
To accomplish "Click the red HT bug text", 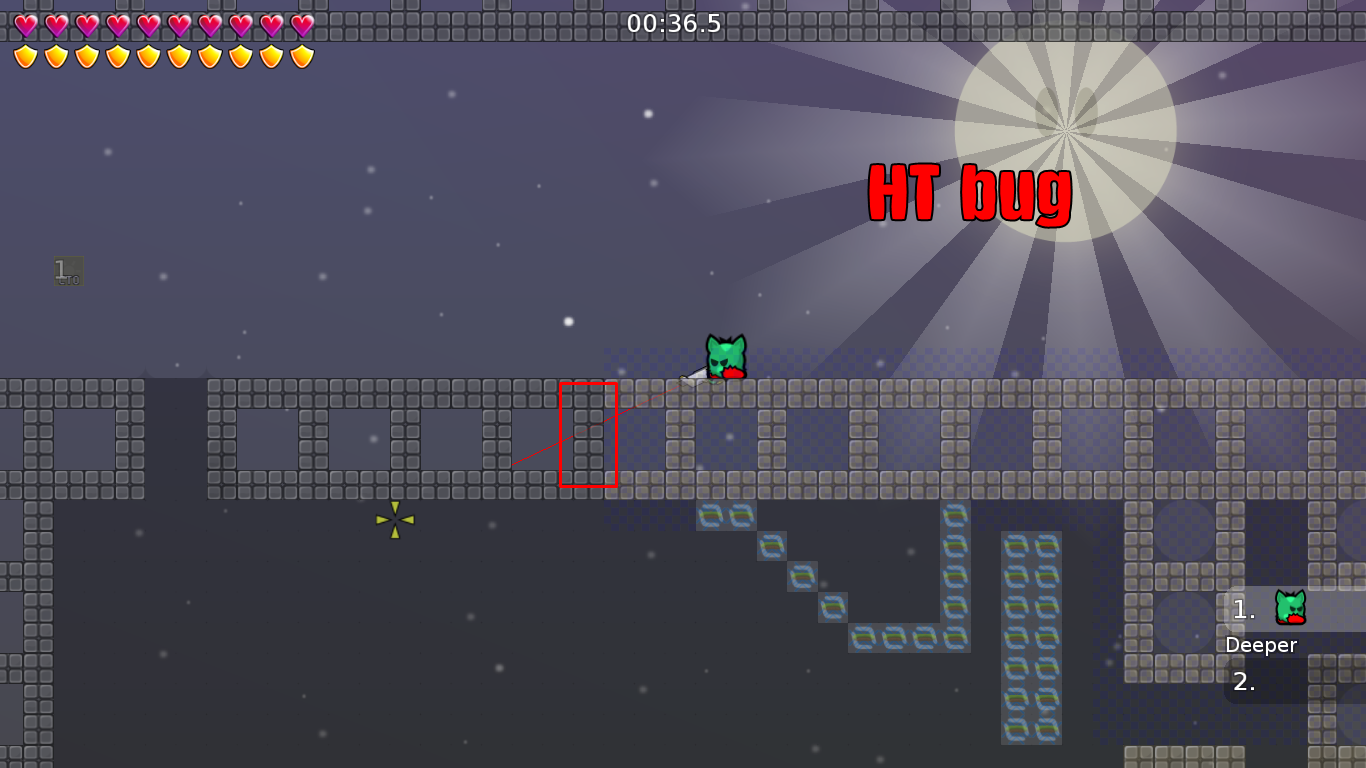I will (969, 196).
